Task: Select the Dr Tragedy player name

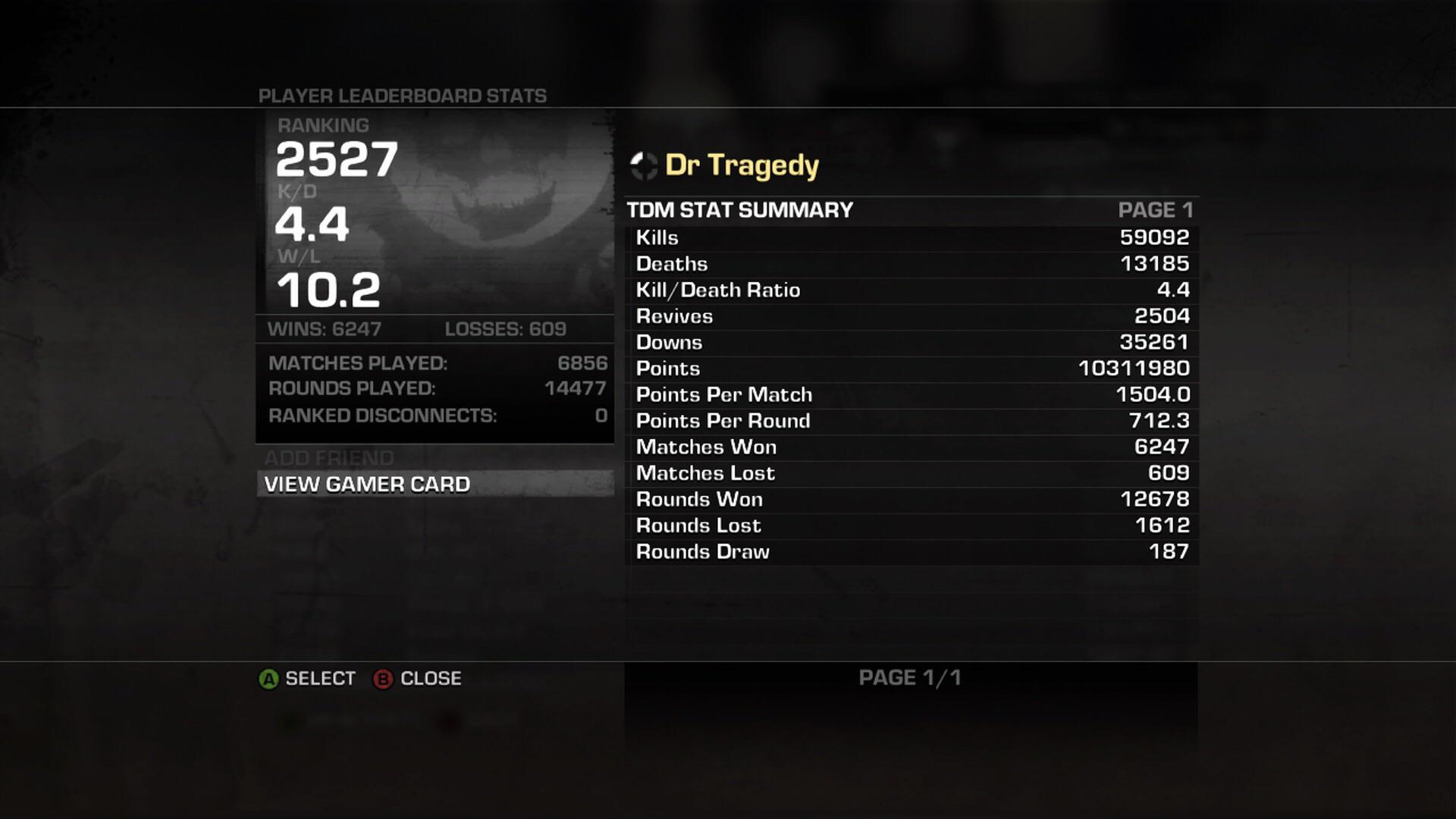Action: 742,165
